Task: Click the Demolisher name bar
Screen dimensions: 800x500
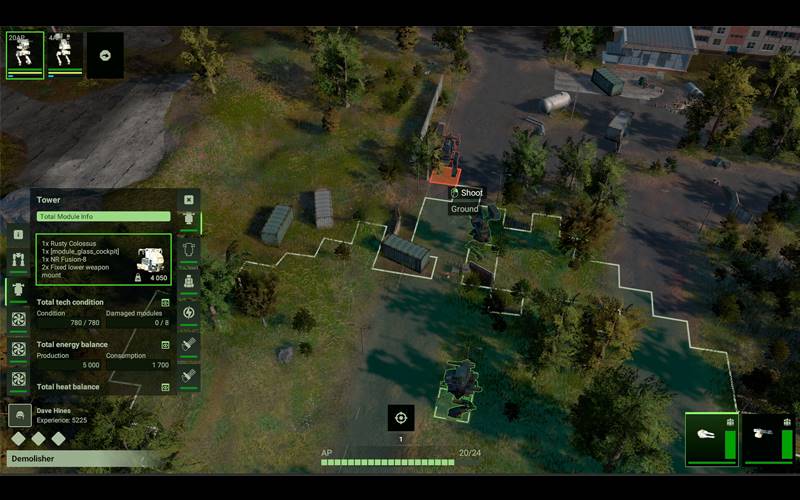Action: click(x=80, y=458)
